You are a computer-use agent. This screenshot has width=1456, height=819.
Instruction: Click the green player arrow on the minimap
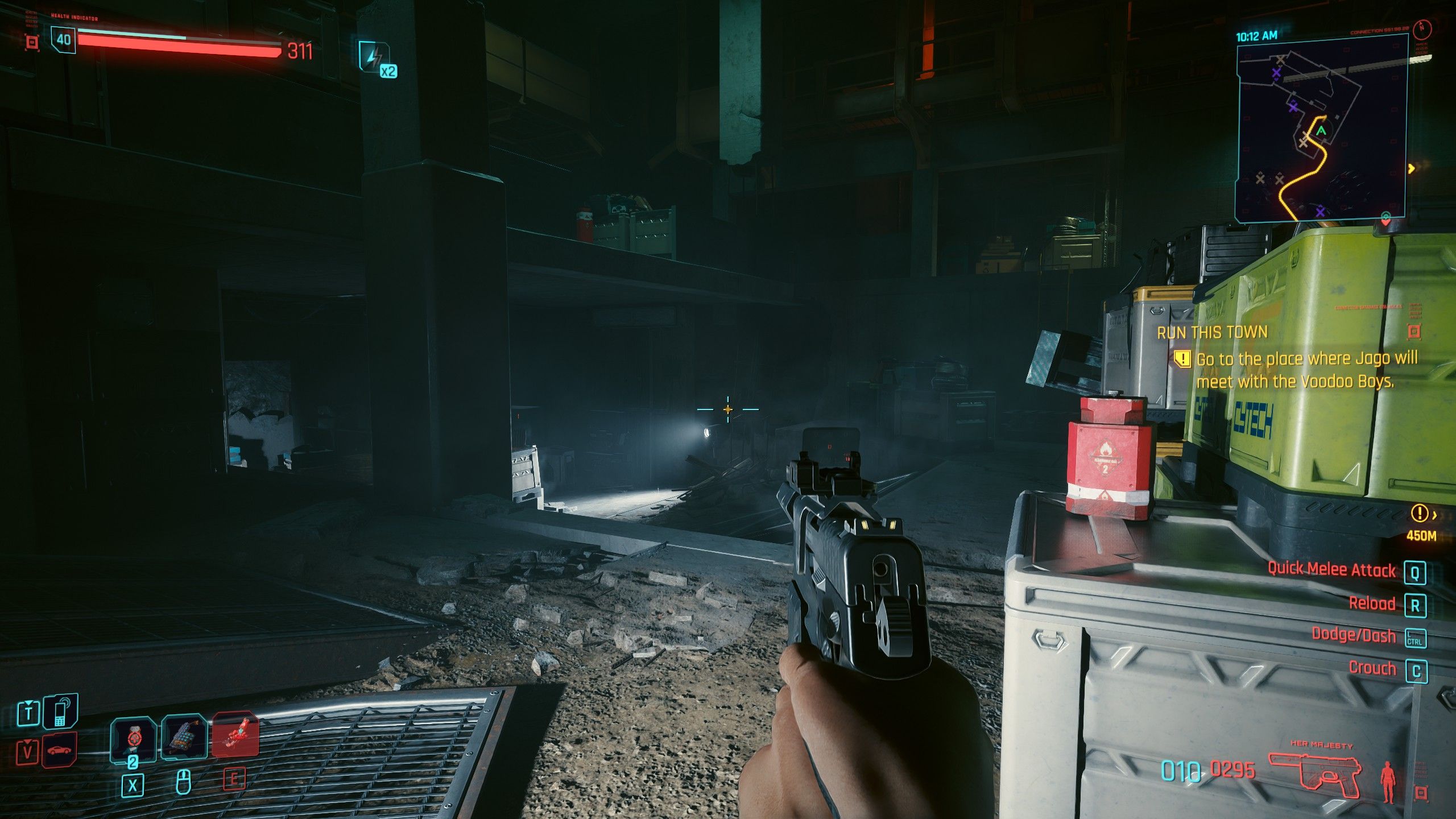tap(1321, 131)
